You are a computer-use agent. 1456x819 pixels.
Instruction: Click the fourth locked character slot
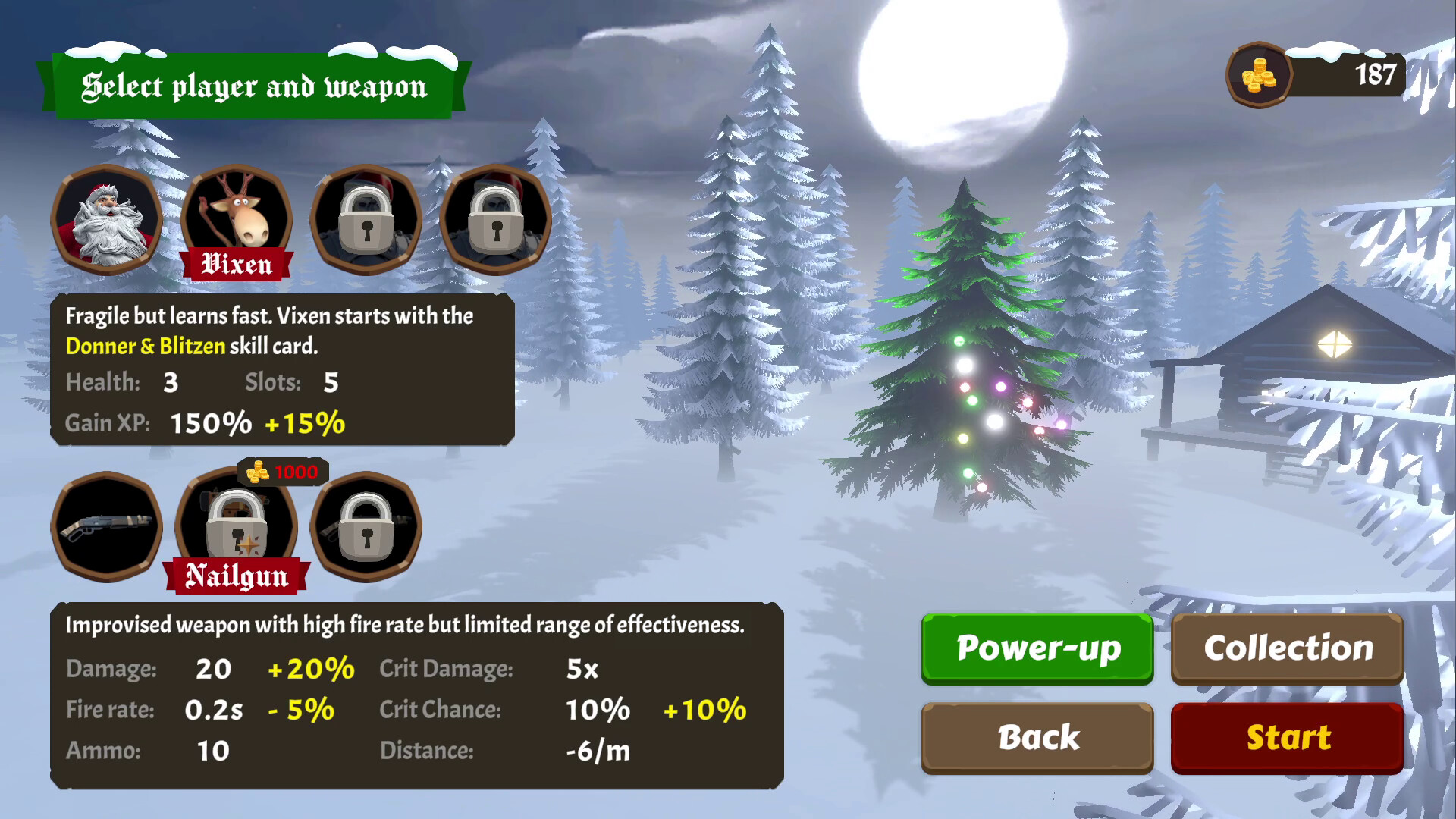pyautogui.click(x=497, y=220)
